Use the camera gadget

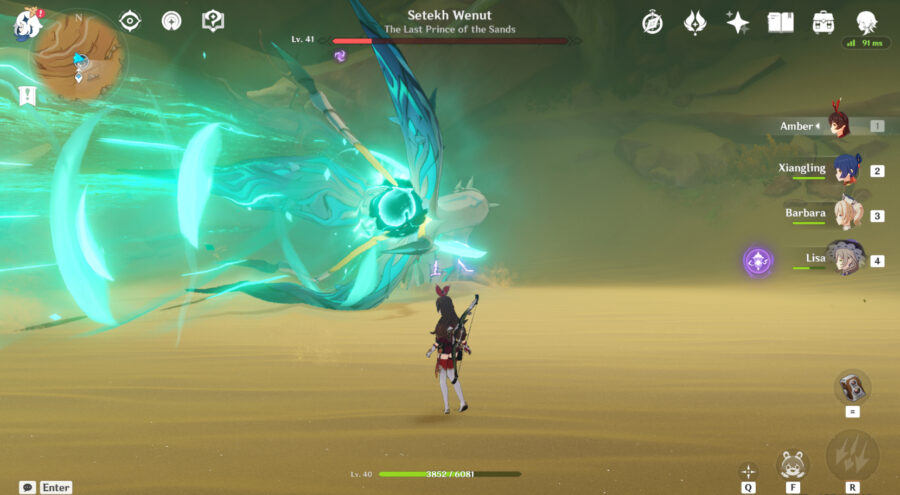(x=852, y=387)
